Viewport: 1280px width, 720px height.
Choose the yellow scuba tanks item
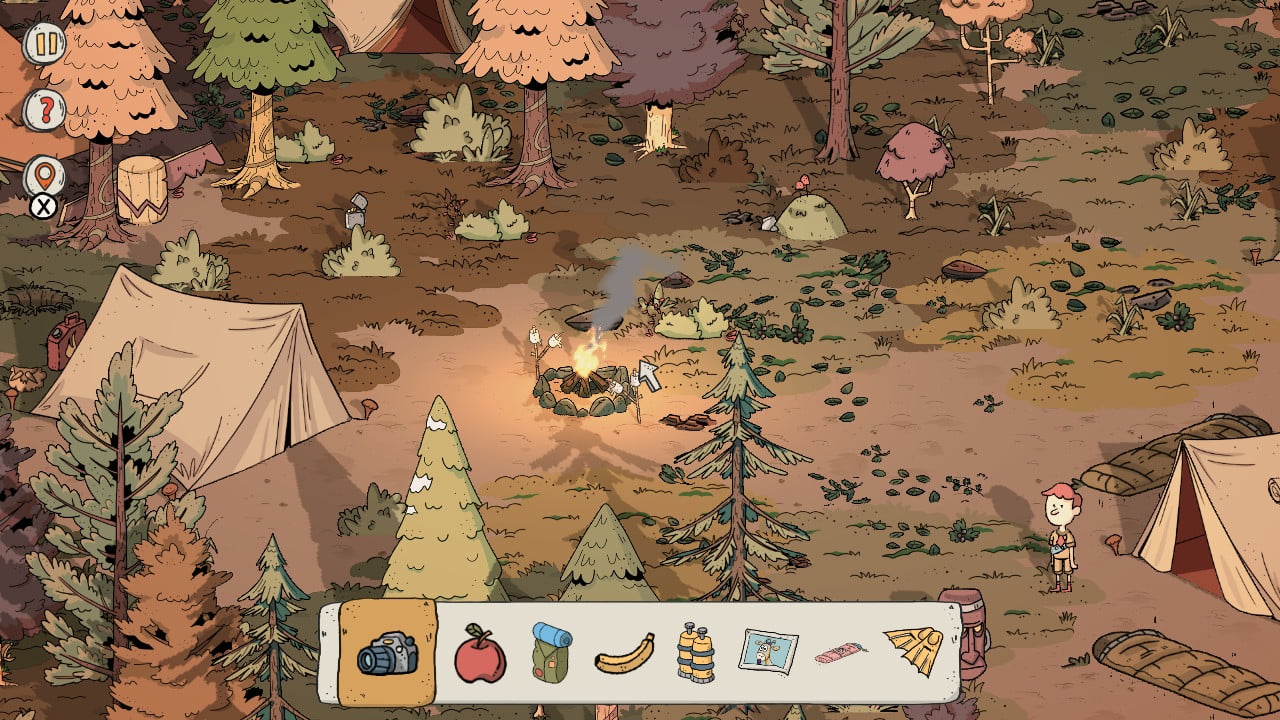coord(695,654)
